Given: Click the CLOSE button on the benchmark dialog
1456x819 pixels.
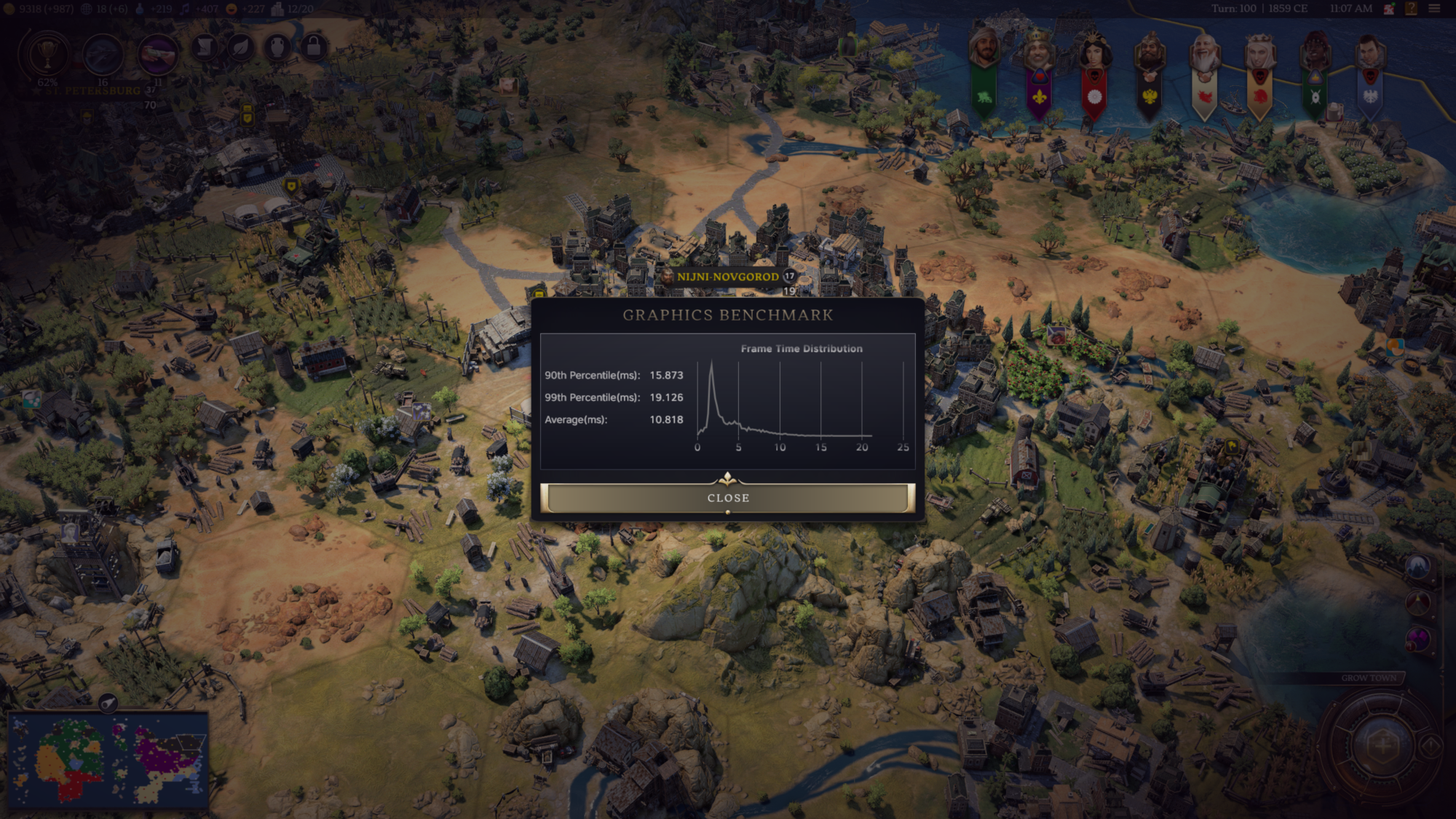Looking at the screenshot, I should (727, 498).
